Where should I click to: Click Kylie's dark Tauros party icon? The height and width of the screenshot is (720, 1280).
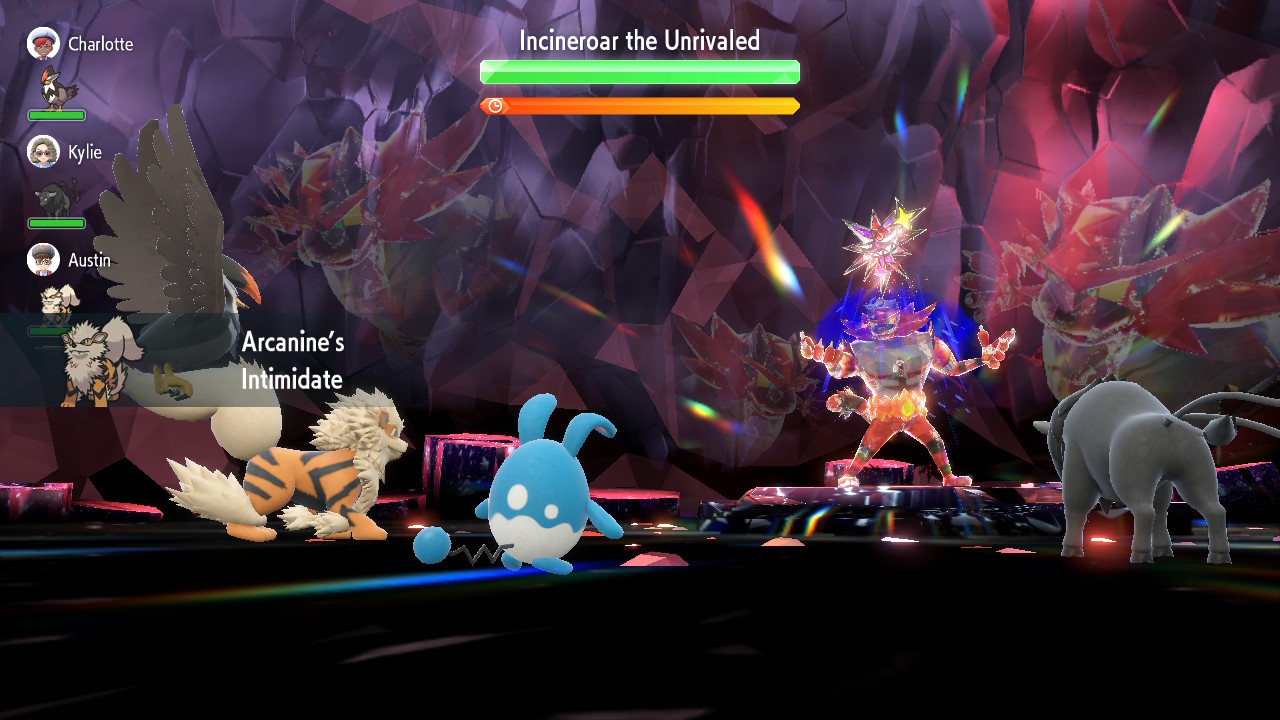(56, 197)
